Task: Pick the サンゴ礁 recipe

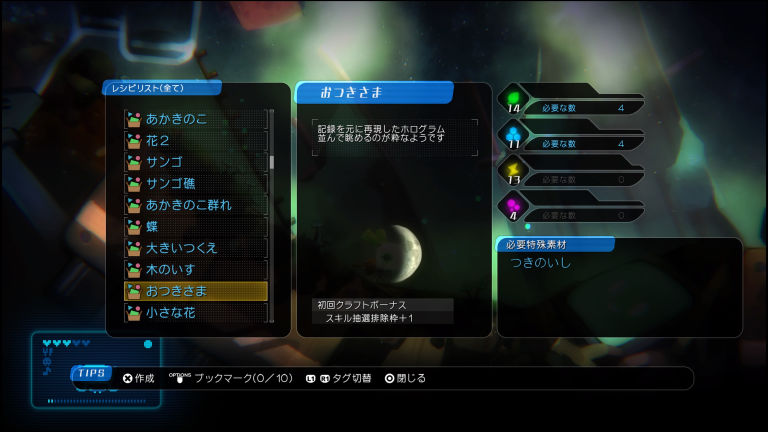Action: pos(195,183)
